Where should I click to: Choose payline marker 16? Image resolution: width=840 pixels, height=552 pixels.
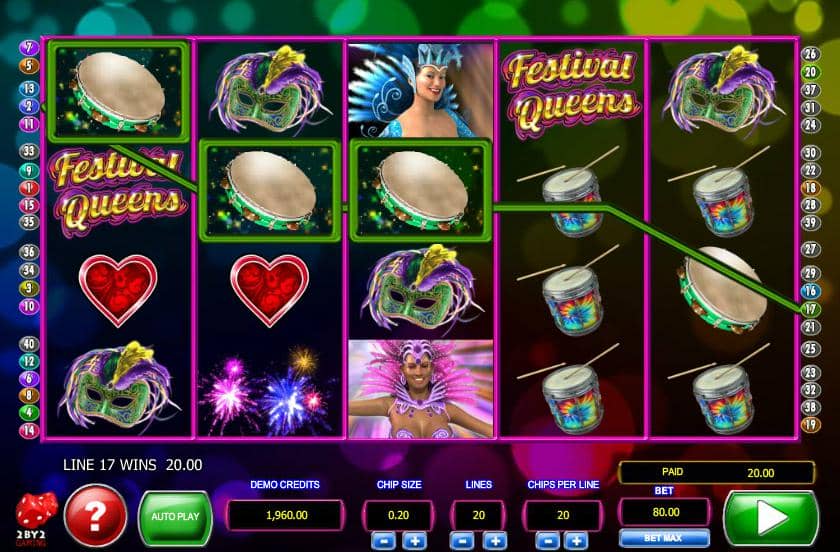pos(810,291)
